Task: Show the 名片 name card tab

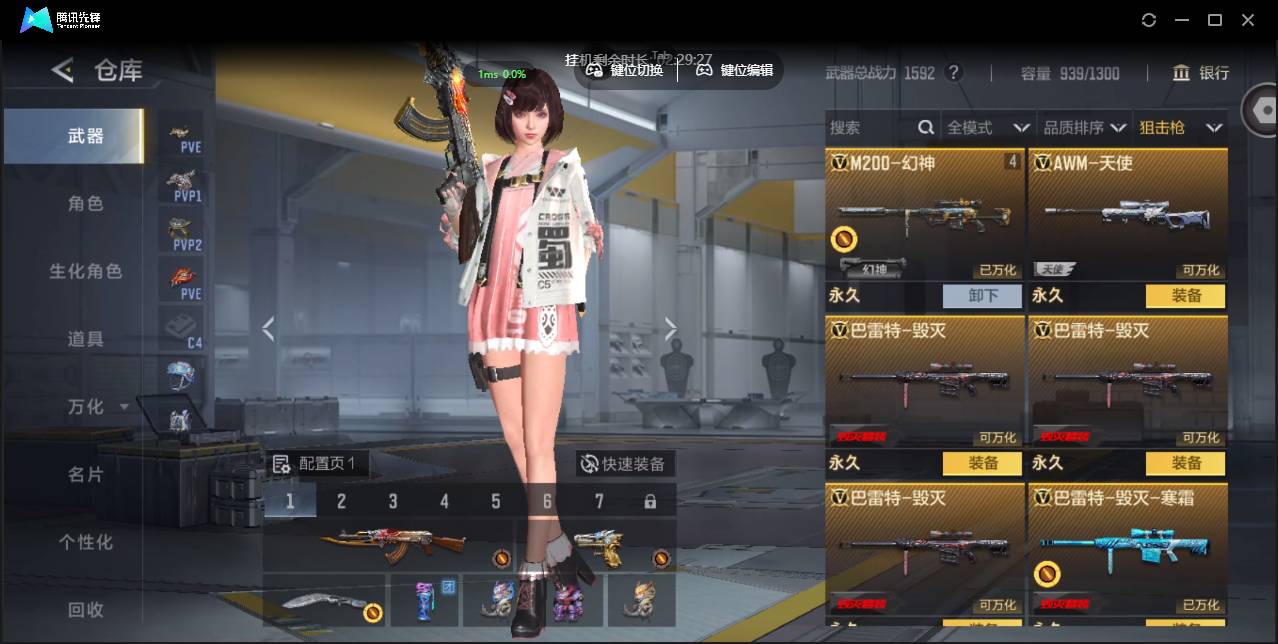Action: tap(85, 474)
